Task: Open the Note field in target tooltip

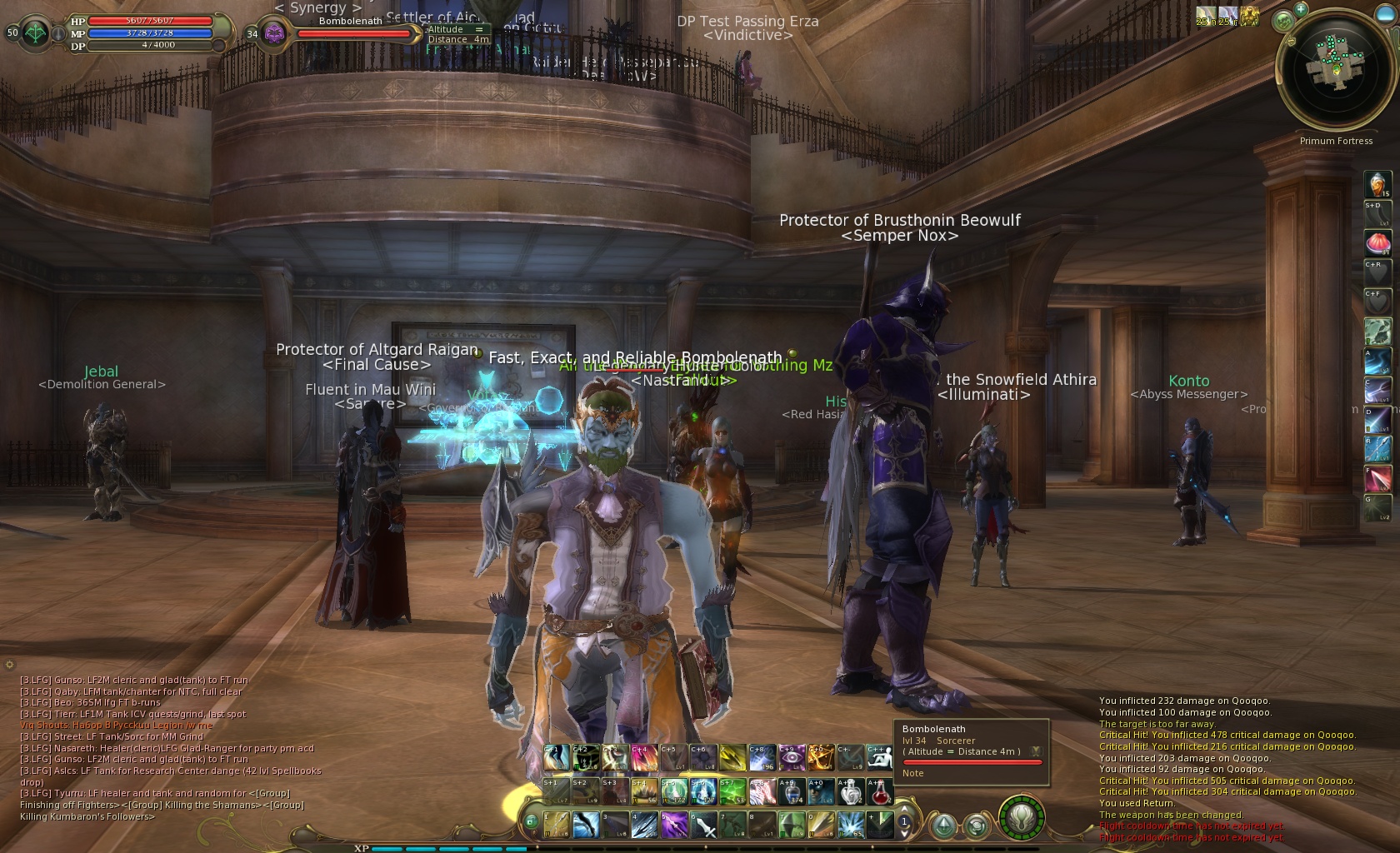Action: point(913,773)
